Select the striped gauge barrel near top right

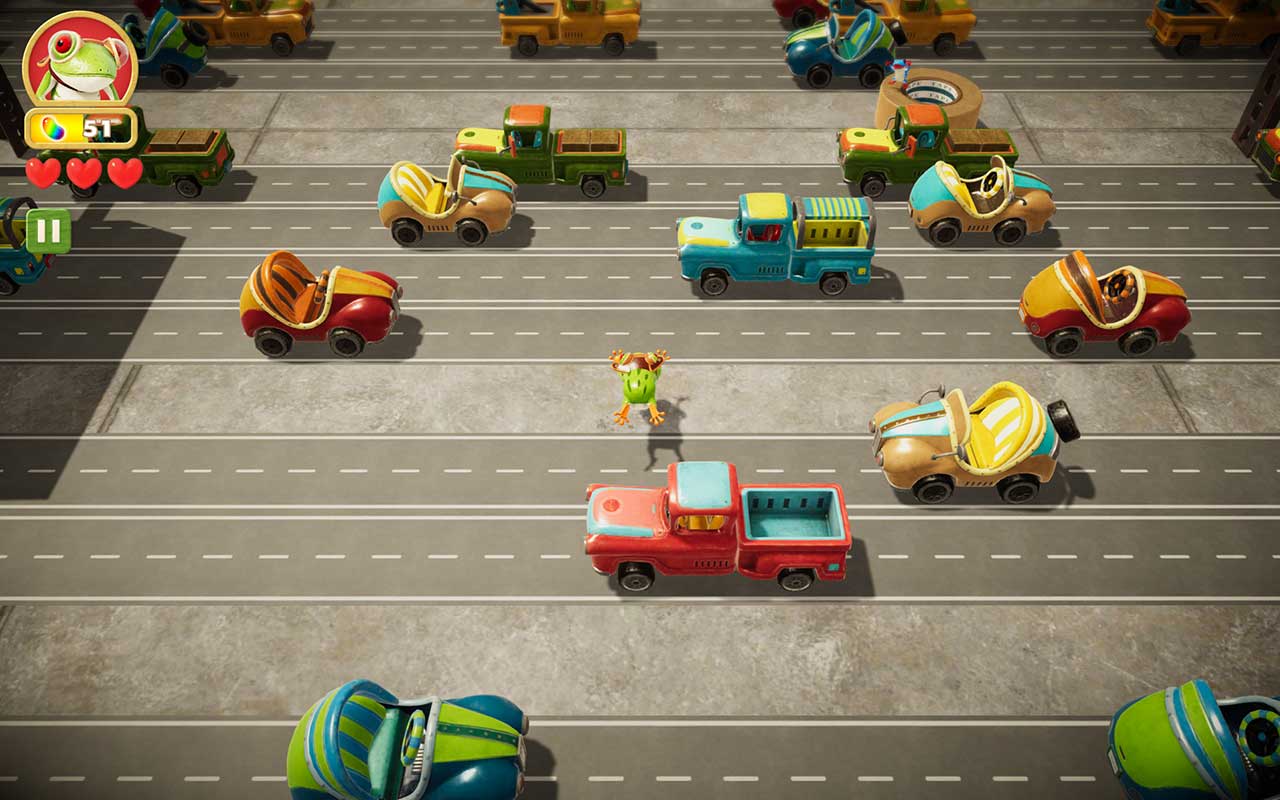929,95
